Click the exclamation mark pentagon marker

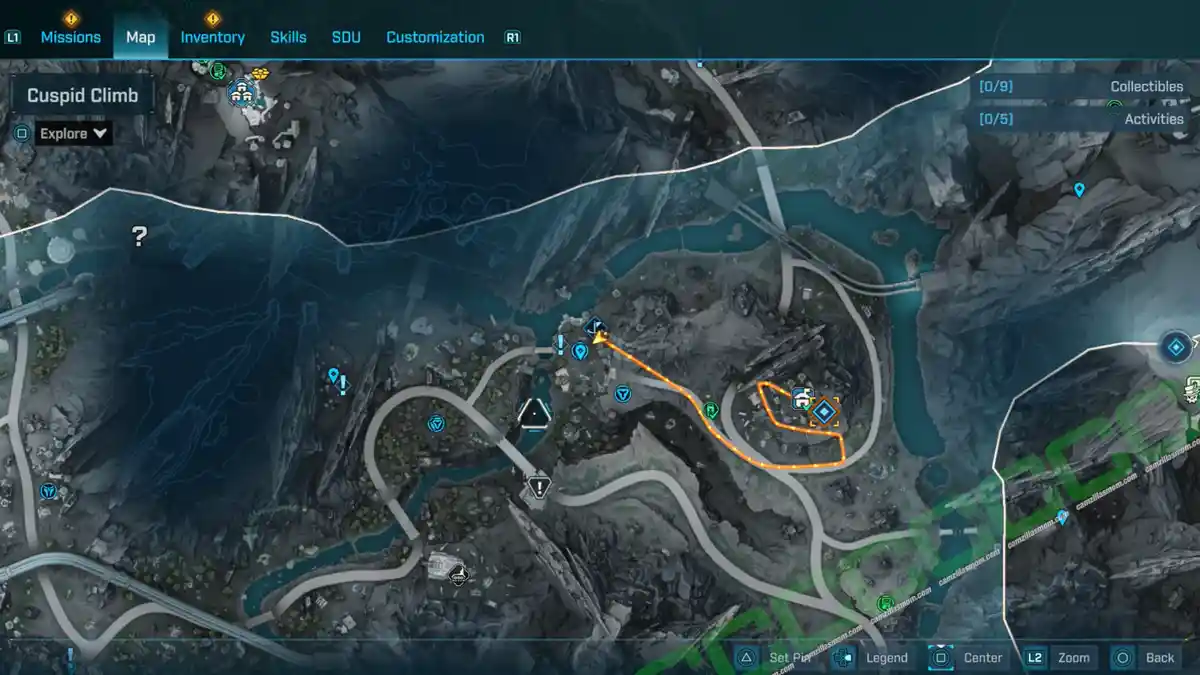click(539, 488)
